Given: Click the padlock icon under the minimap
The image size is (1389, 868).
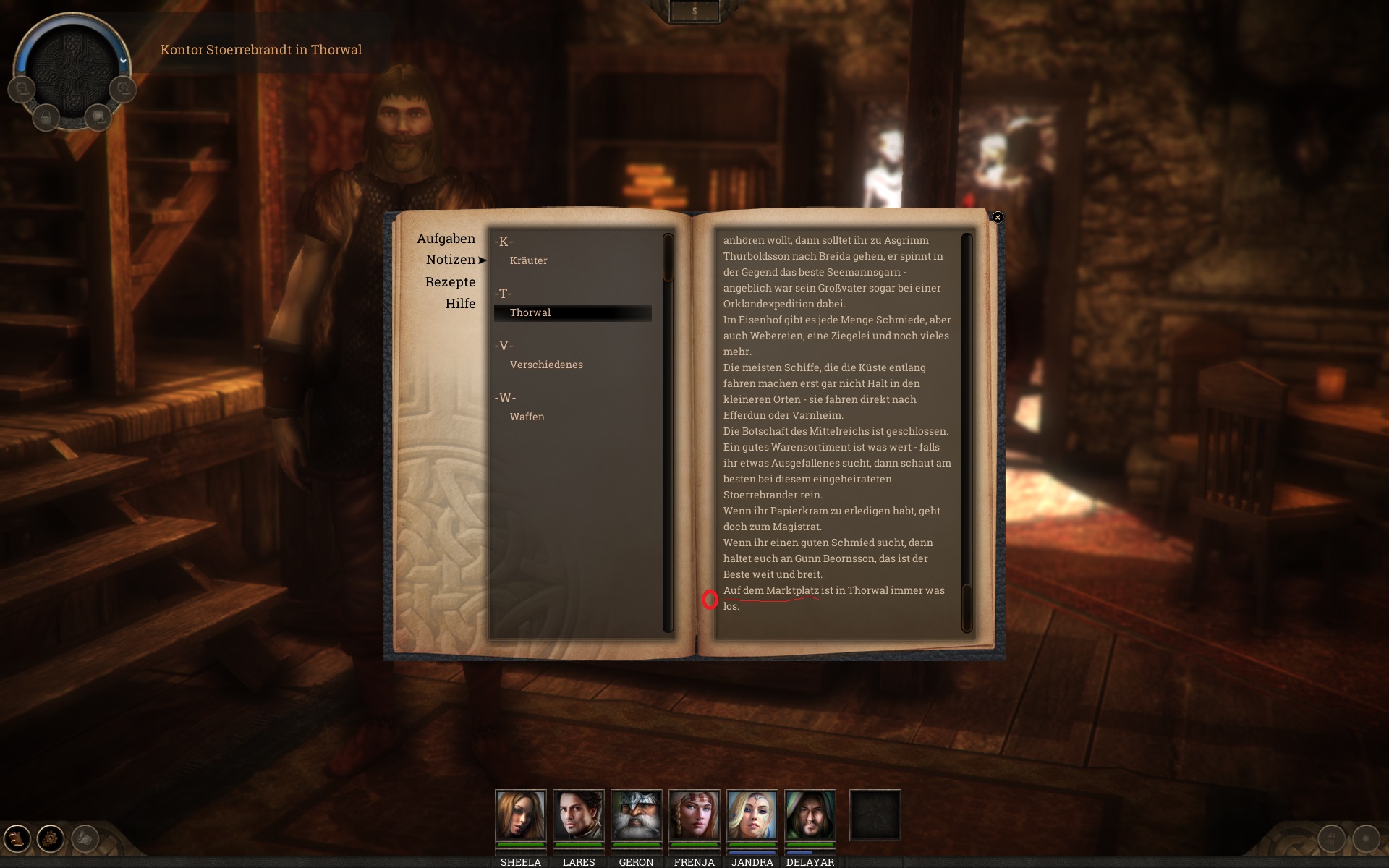Looking at the screenshot, I should pyautogui.click(x=46, y=117).
